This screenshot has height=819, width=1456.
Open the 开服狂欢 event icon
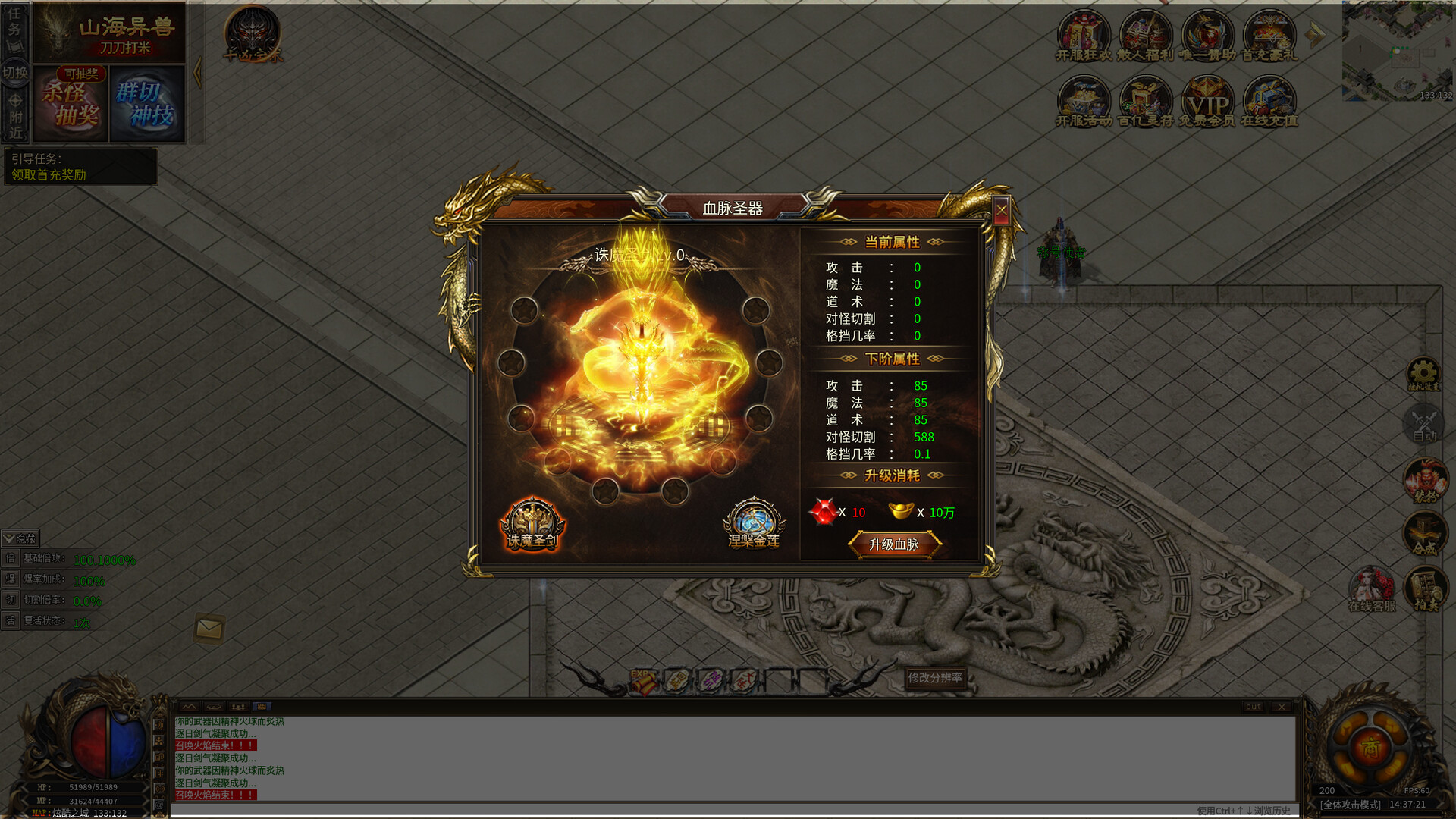click(x=1082, y=34)
